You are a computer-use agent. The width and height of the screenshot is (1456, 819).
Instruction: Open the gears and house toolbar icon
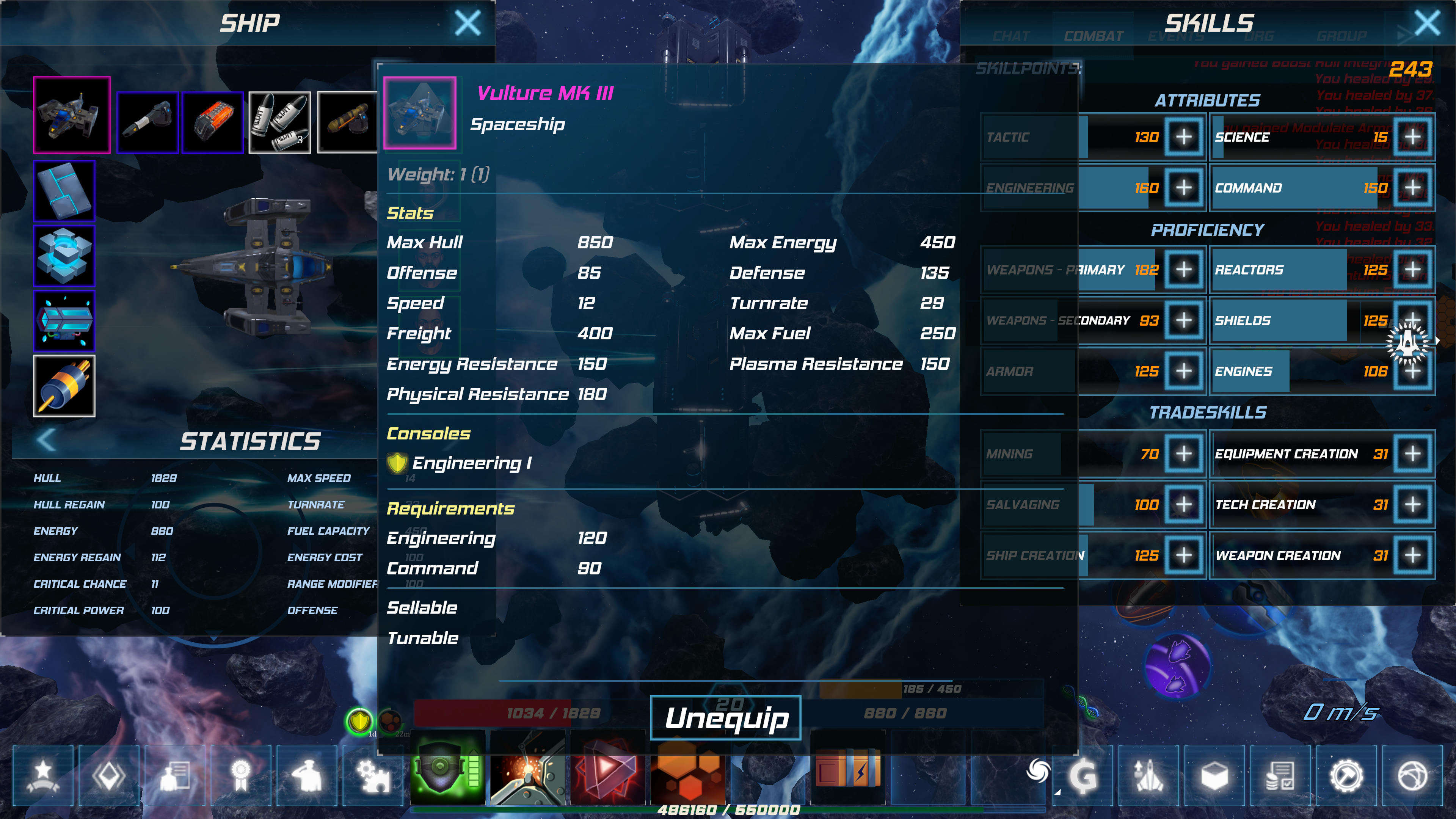(373, 775)
